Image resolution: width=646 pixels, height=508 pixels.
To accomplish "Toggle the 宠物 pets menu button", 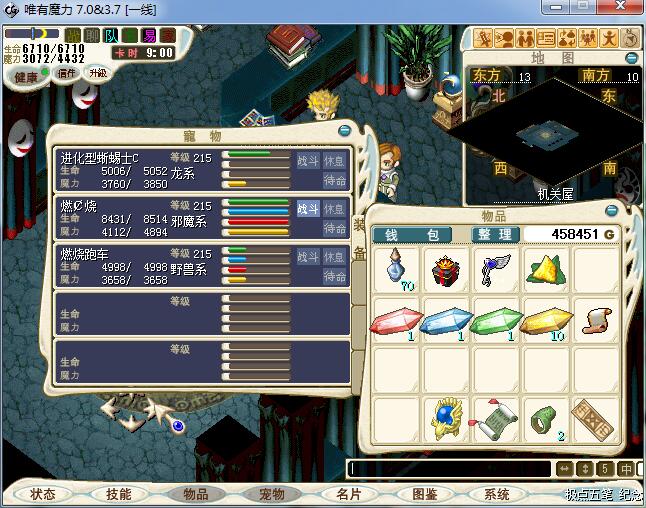I will (x=272, y=494).
